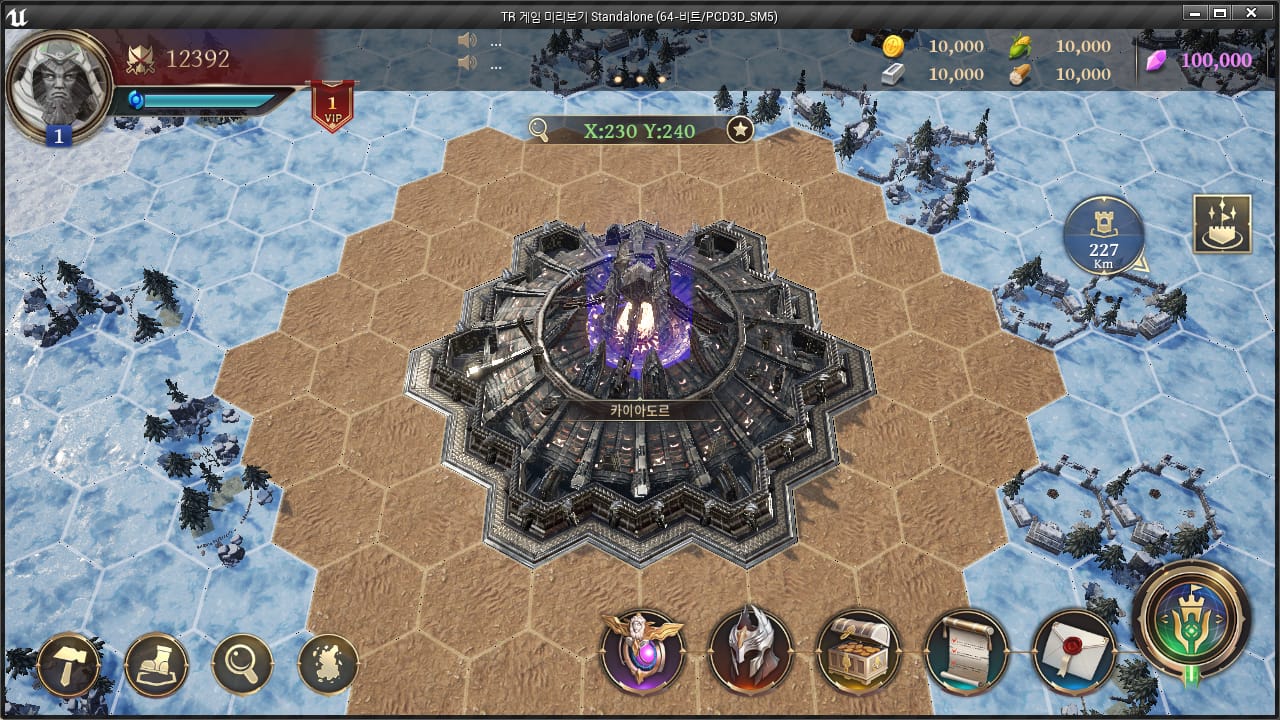Open the VIP level badge
Image resolution: width=1280 pixels, height=720 pixels.
(331, 106)
